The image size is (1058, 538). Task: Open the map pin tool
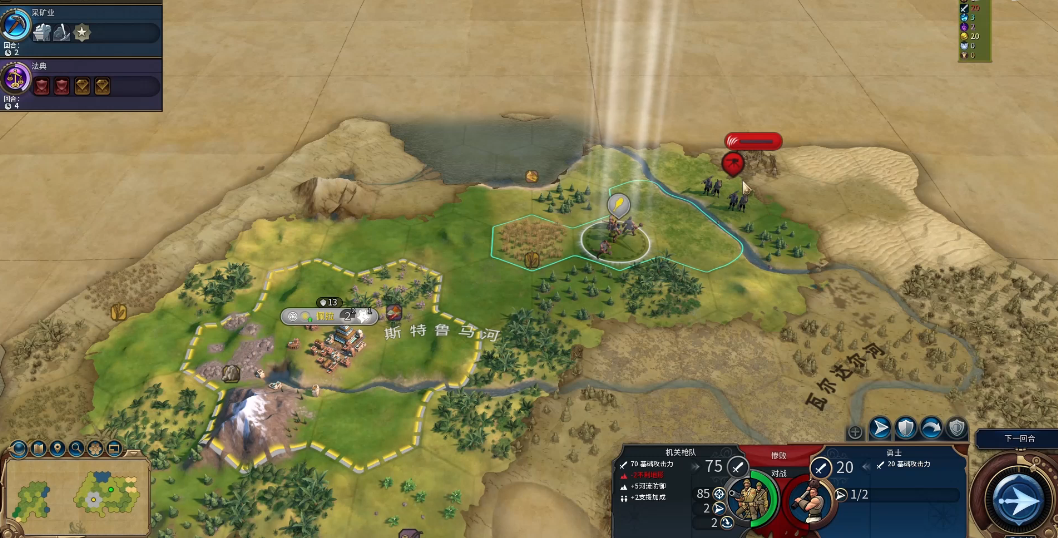(x=57, y=448)
